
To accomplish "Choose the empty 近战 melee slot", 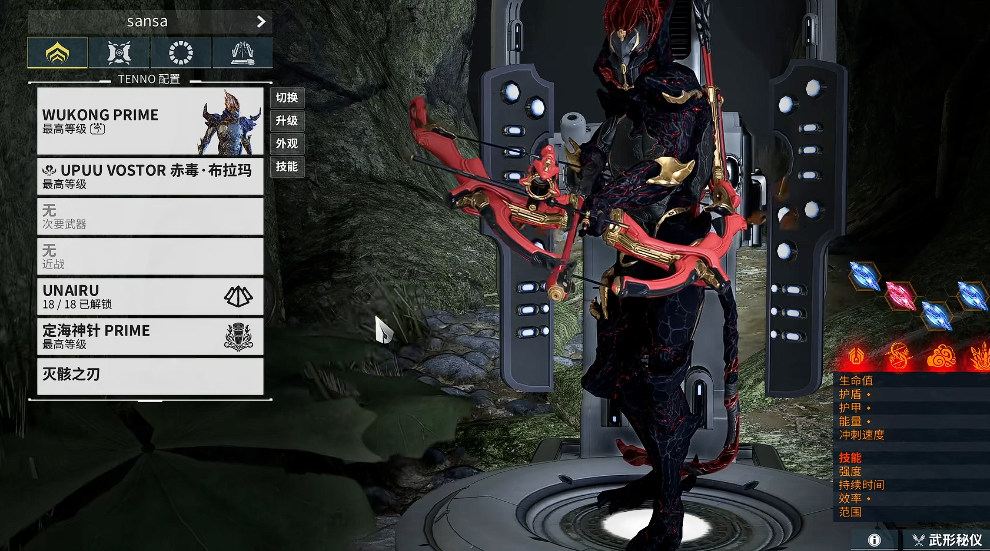I will (150, 256).
